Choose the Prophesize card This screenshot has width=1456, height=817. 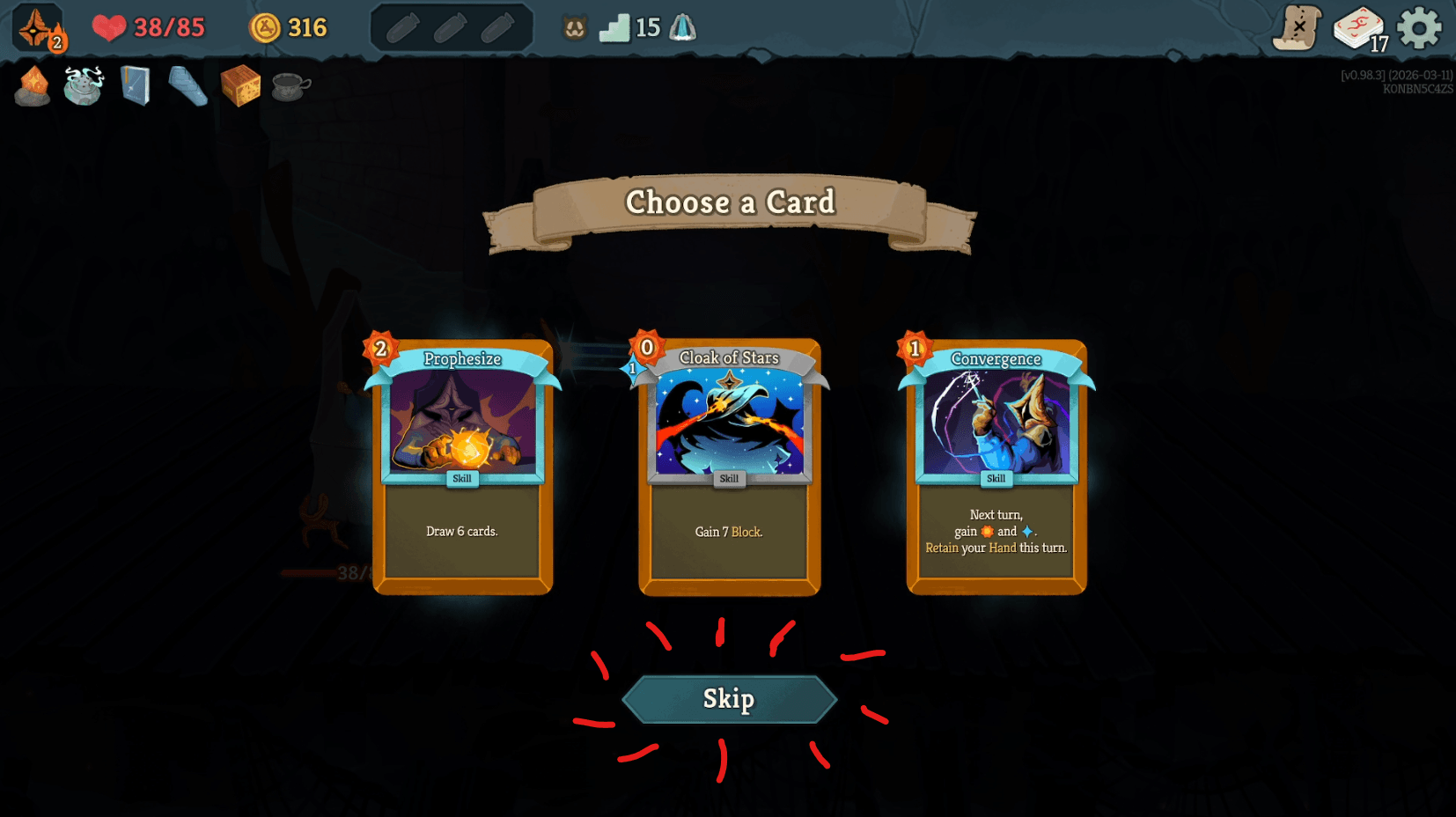click(463, 467)
